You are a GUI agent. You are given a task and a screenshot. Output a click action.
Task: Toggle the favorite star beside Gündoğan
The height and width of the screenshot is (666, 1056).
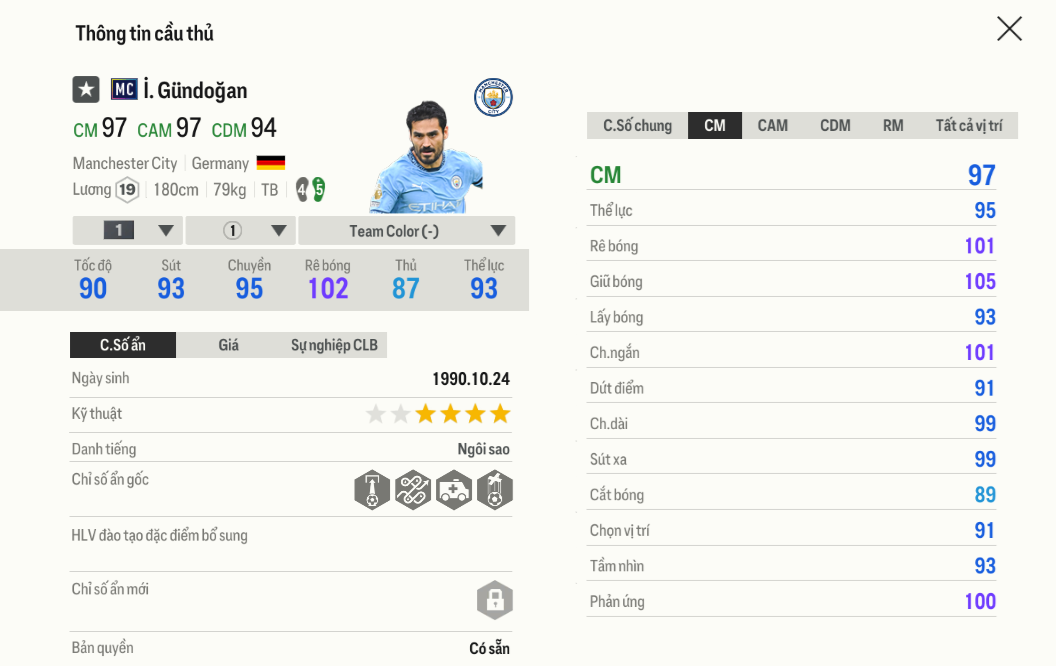(86, 90)
